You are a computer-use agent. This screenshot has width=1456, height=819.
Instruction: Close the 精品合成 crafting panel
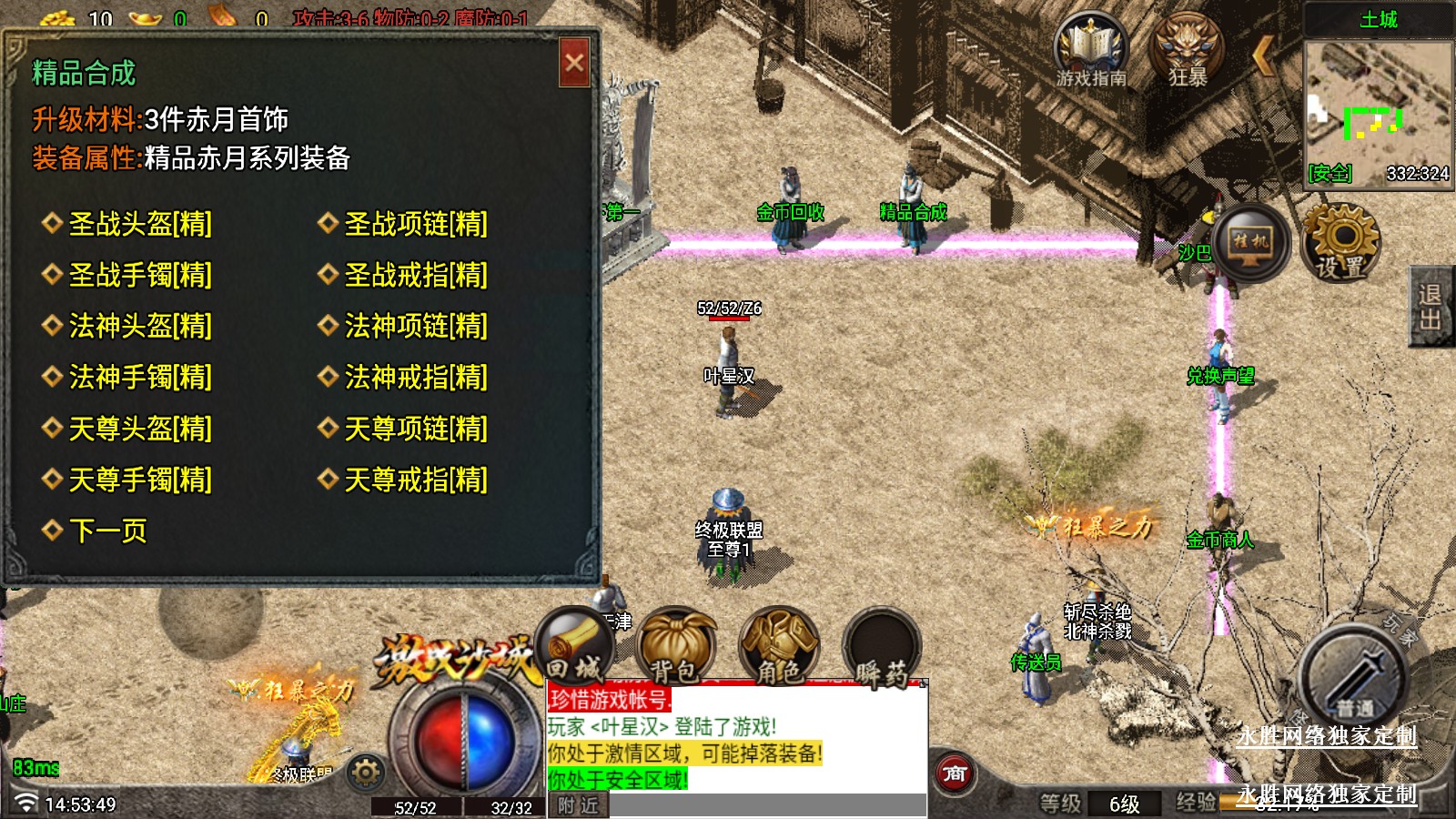click(x=574, y=63)
